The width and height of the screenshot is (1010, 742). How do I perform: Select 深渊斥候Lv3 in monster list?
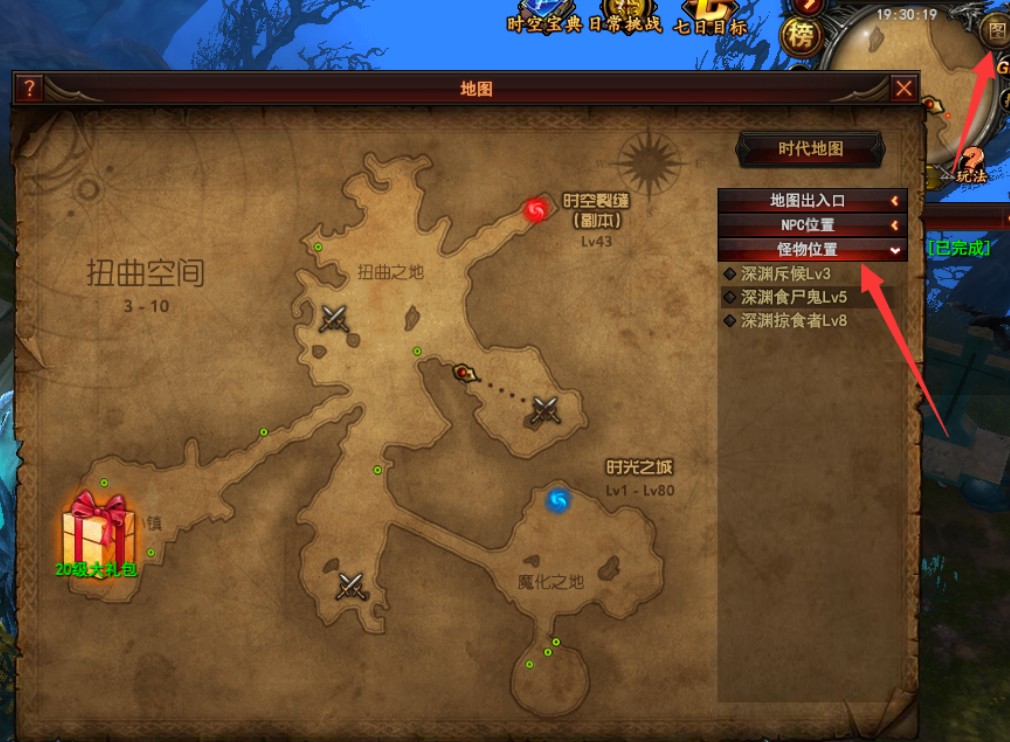tap(785, 273)
